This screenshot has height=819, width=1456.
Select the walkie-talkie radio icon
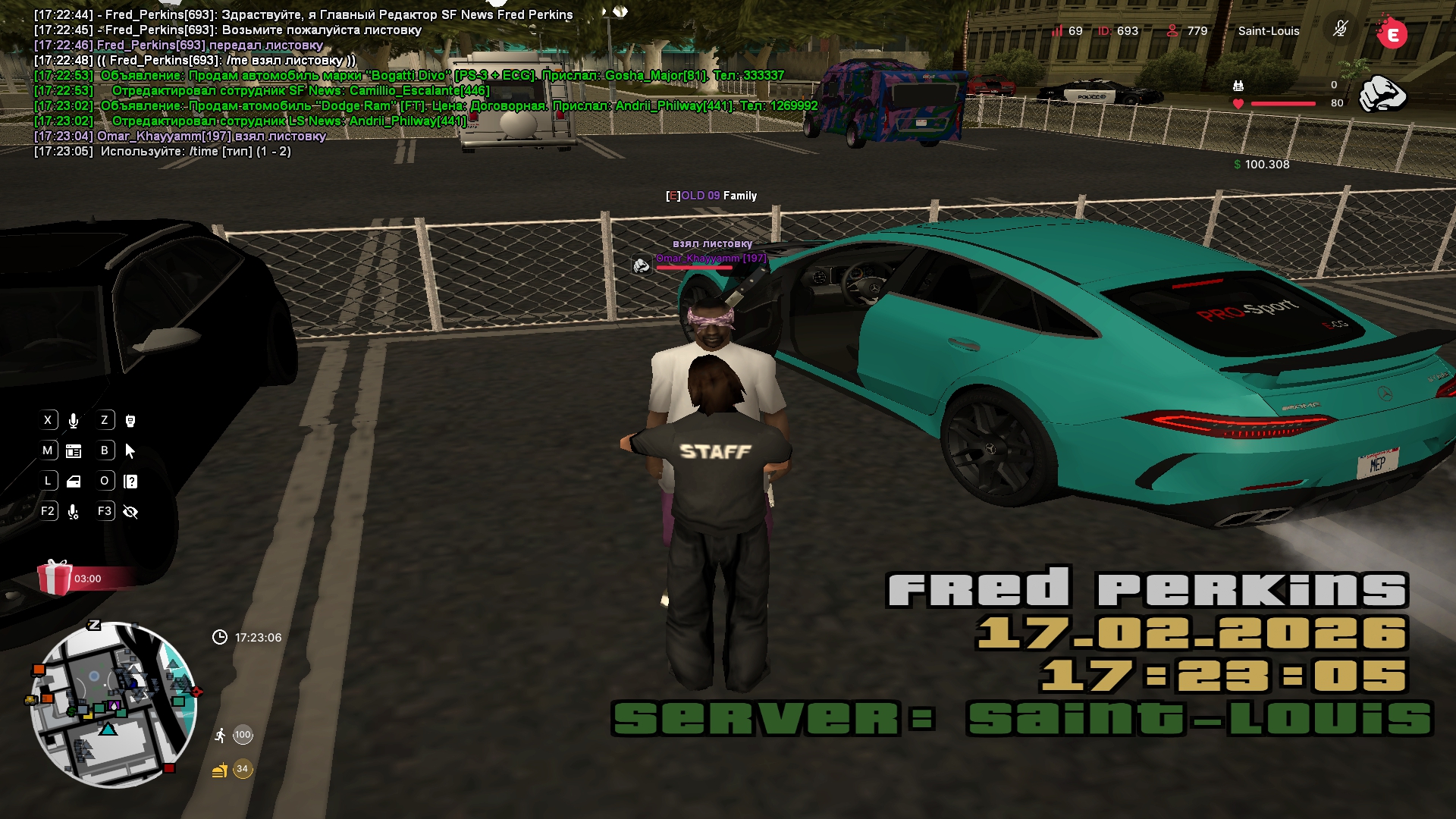click(130, 421)
